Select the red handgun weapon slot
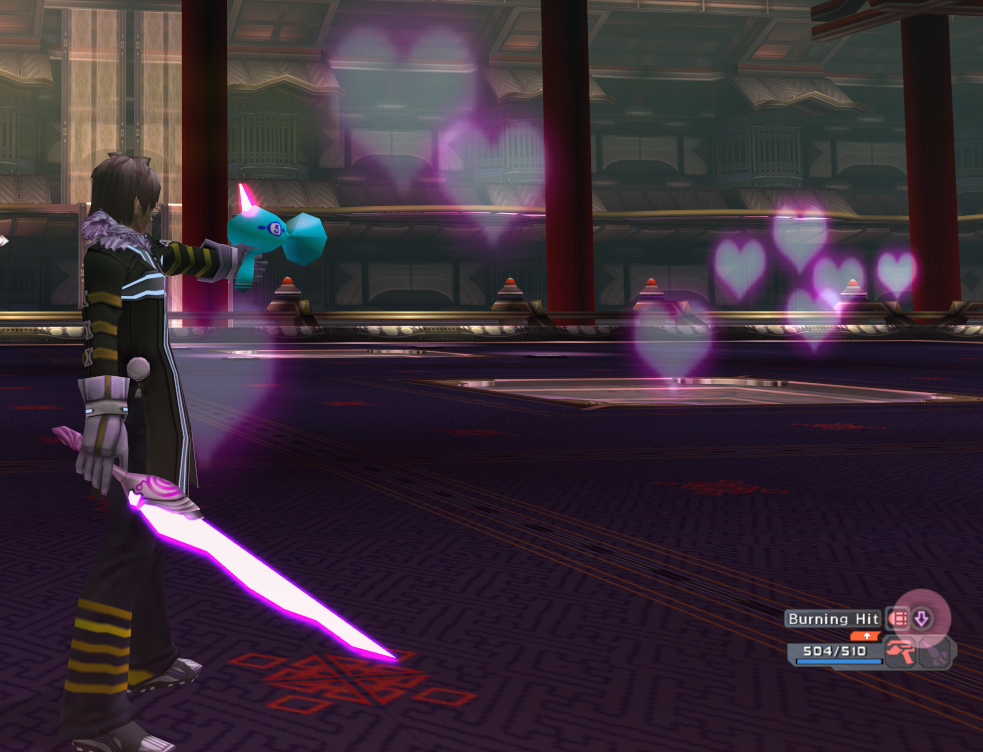This screenshot has height=752, width=983. pyautogui.click(x=901, y=654)
